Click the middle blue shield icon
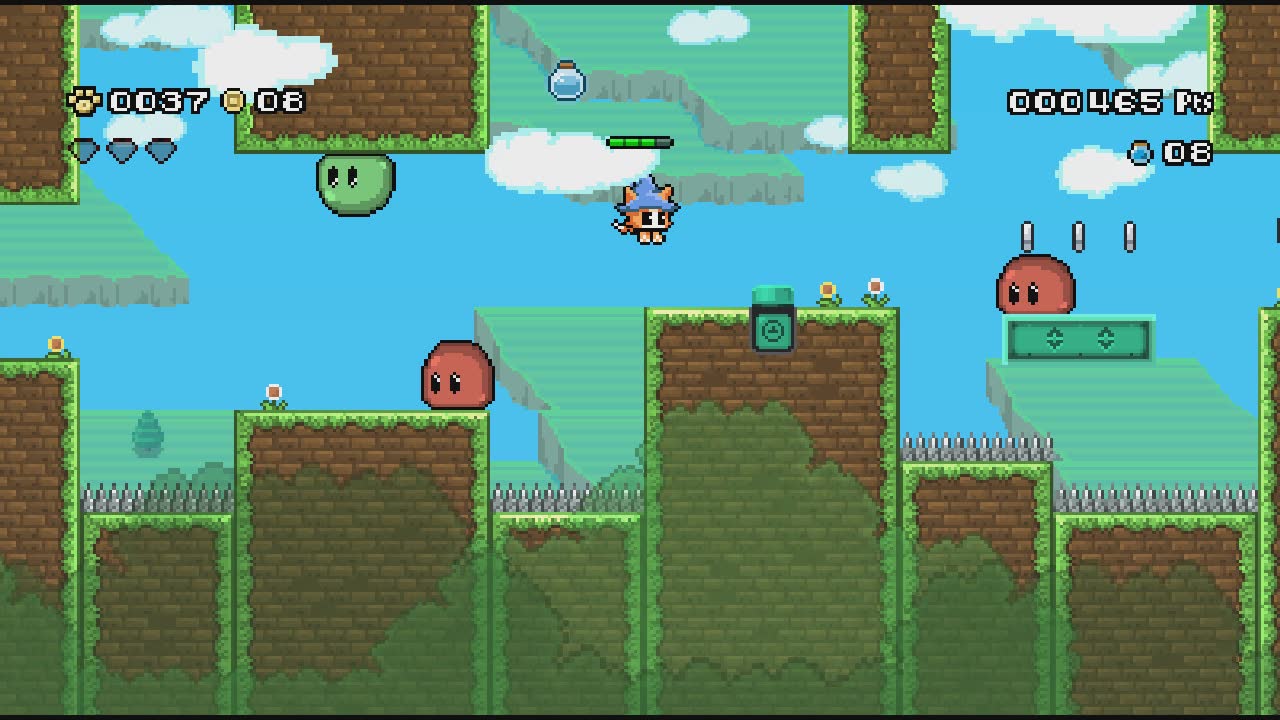This screenshot has width=1280, height=720. click(120, 148)
